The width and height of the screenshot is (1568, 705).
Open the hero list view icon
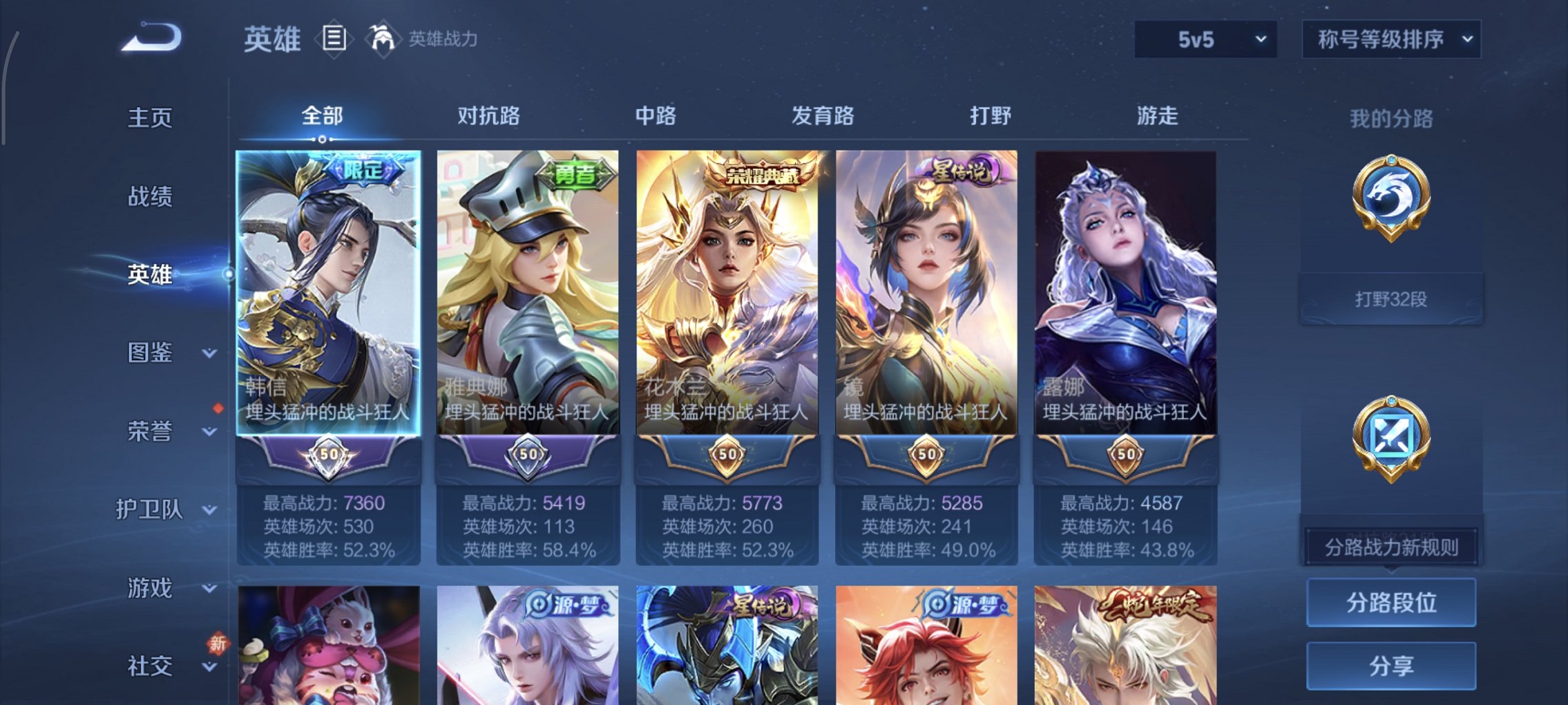(x=334, y=39)
